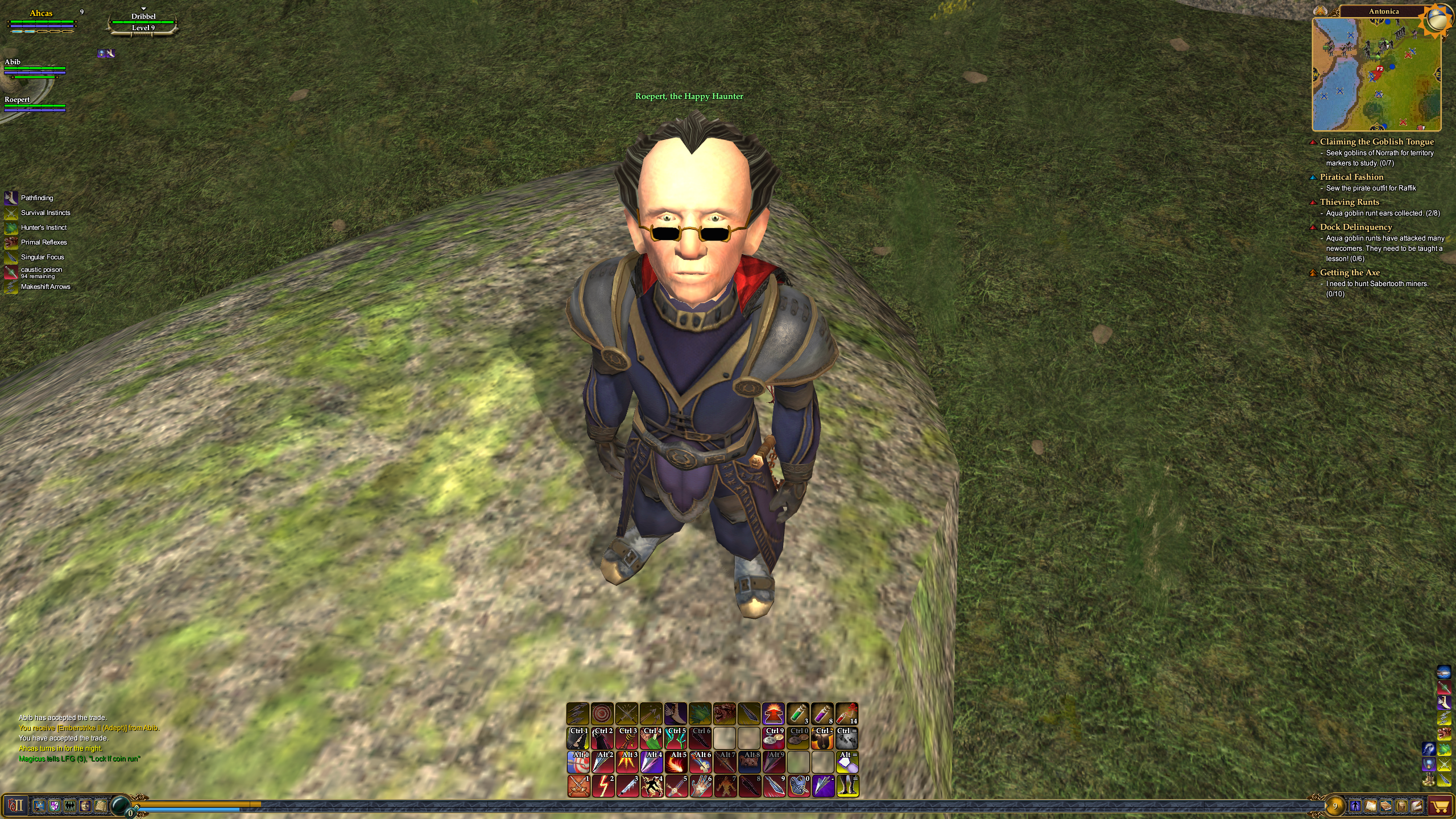Activate the hooded figure Ctrl 1 ability

[x=578, y=738]
